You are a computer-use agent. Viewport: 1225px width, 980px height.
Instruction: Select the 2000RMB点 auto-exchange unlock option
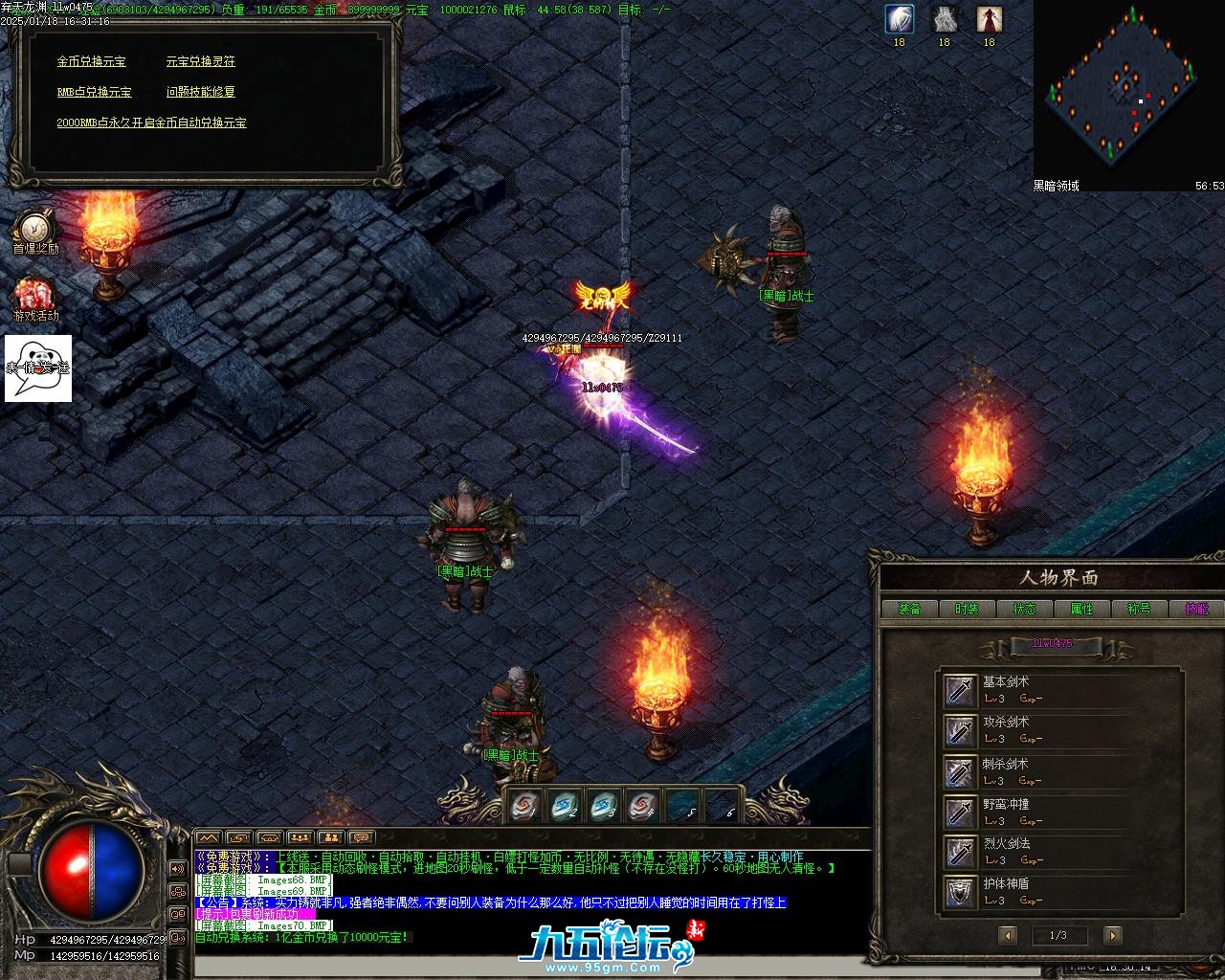pyautogui.click(x=151, y=122)
